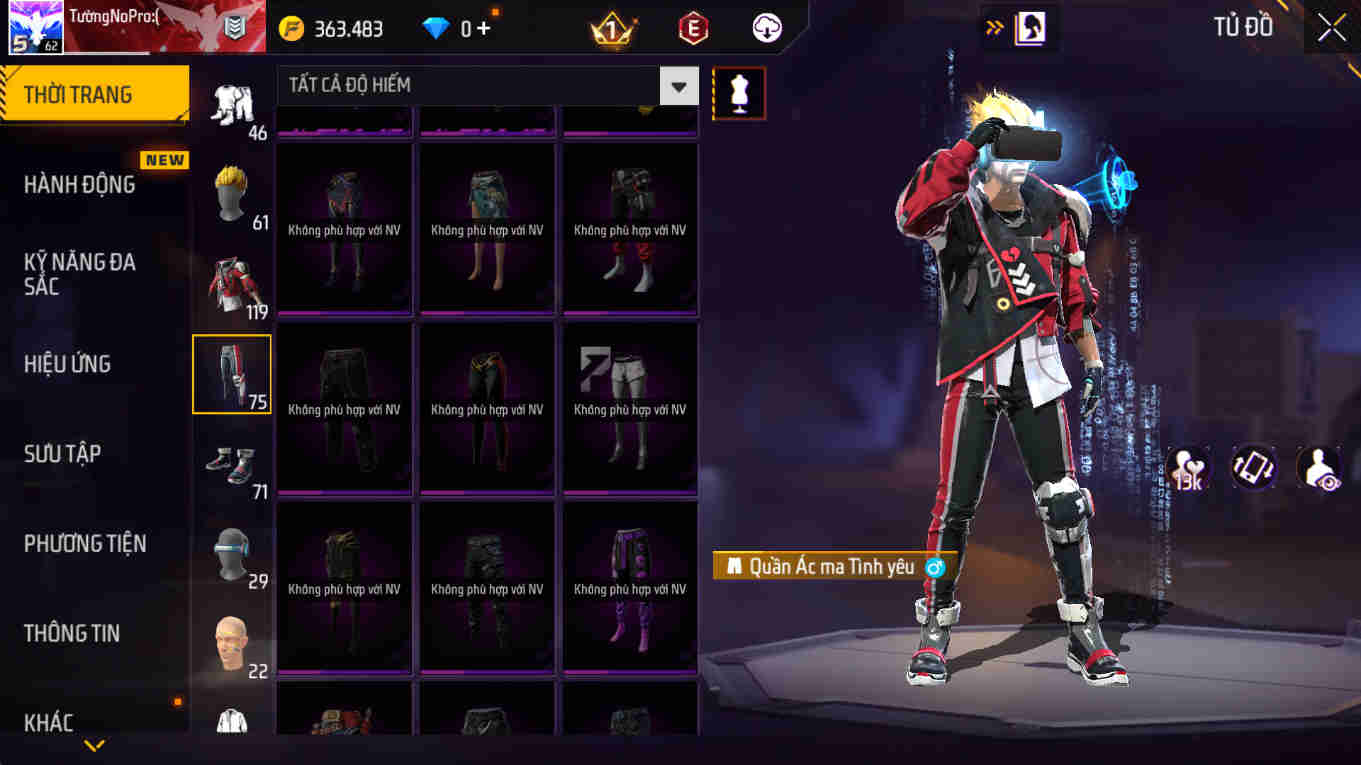Open the cloud download icon
This screenshot has width=1361, height=765.
click(766, 27)
